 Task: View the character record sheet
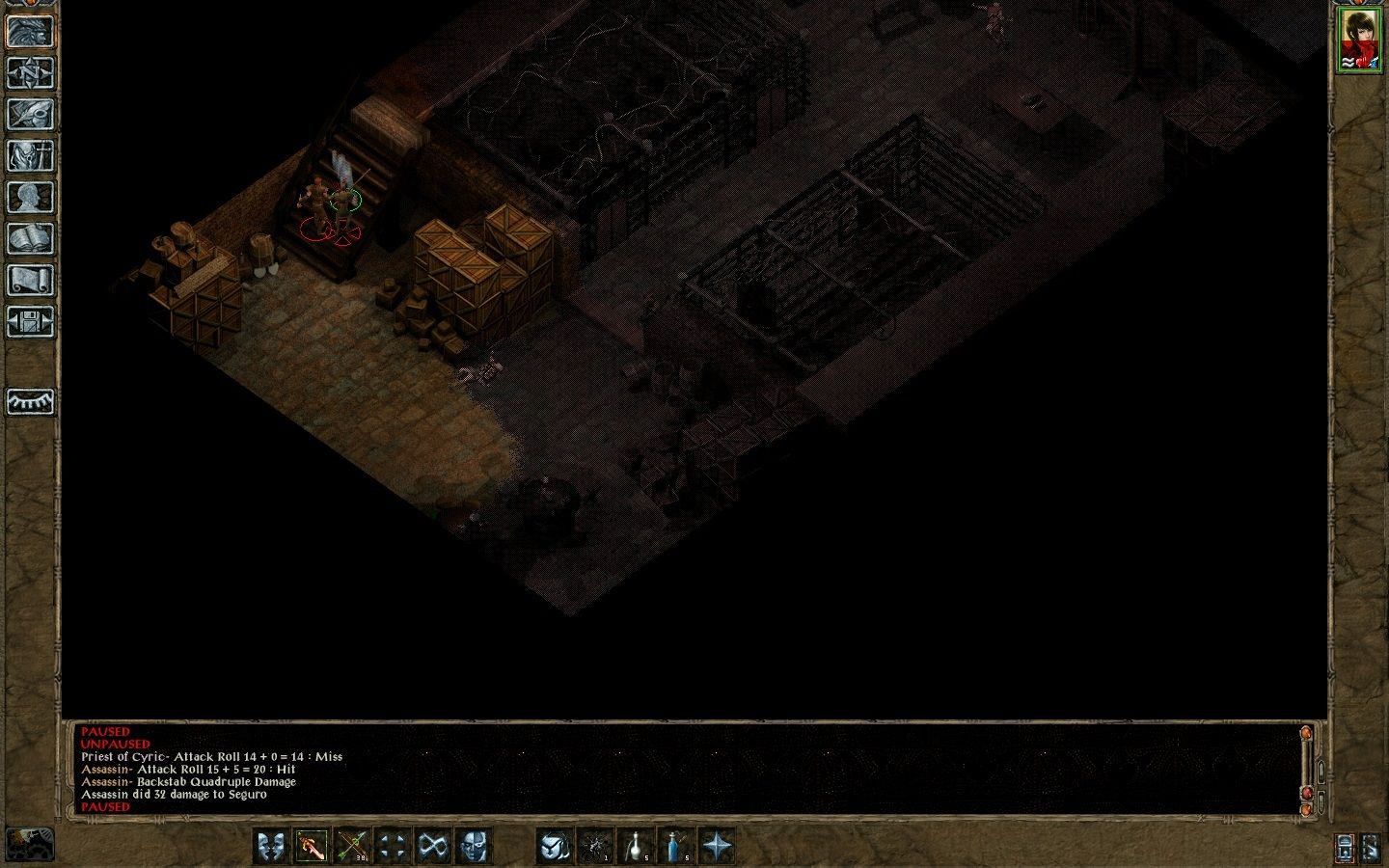[29, 194]
